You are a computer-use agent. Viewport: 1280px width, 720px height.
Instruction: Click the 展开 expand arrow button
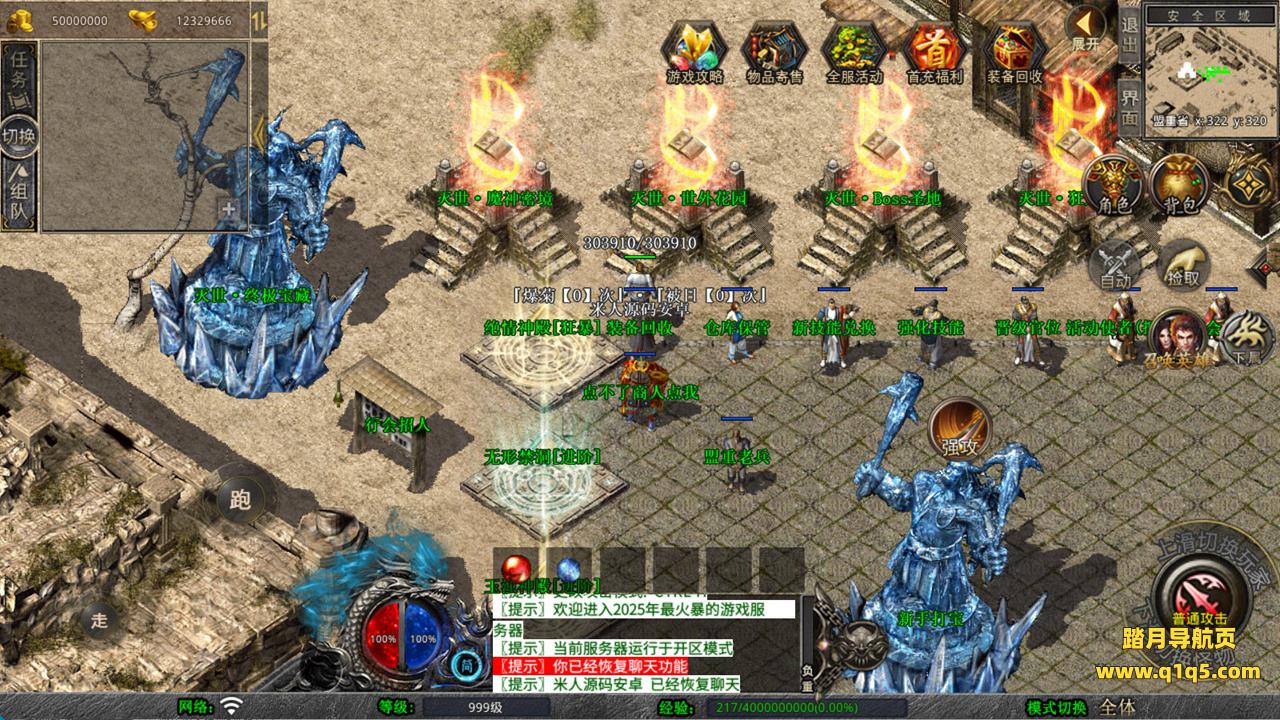1086,28
